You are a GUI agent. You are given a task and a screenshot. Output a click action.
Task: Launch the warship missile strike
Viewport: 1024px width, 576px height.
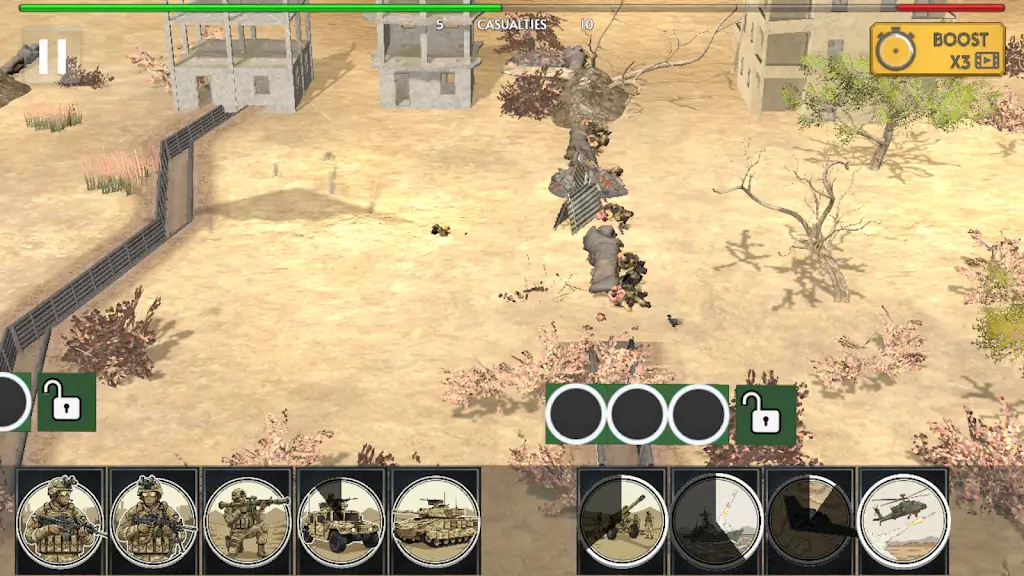tap(716, 520)
